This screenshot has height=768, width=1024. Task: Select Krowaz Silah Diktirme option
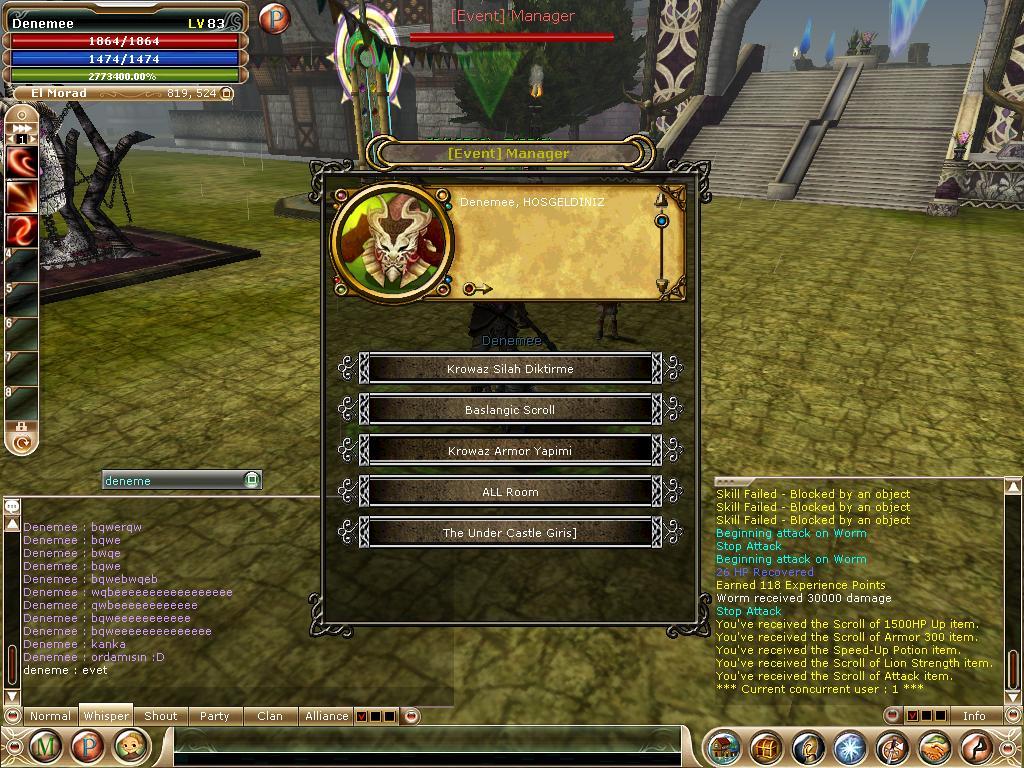[510, 369]
